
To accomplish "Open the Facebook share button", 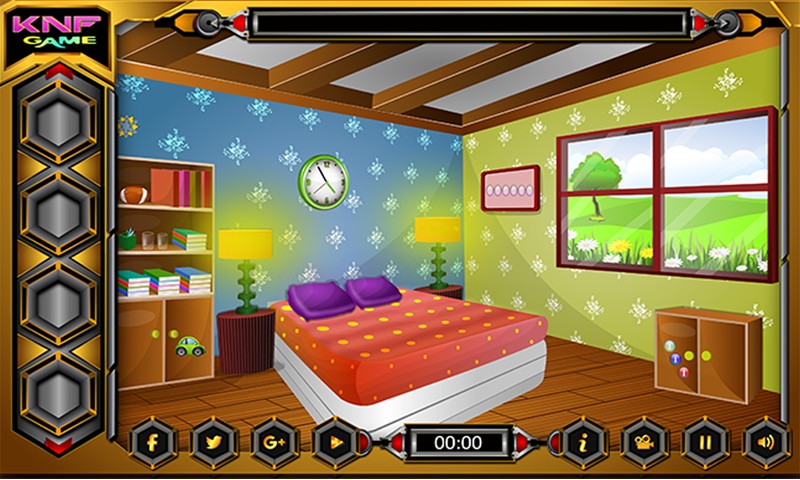I will pos(154,440).
